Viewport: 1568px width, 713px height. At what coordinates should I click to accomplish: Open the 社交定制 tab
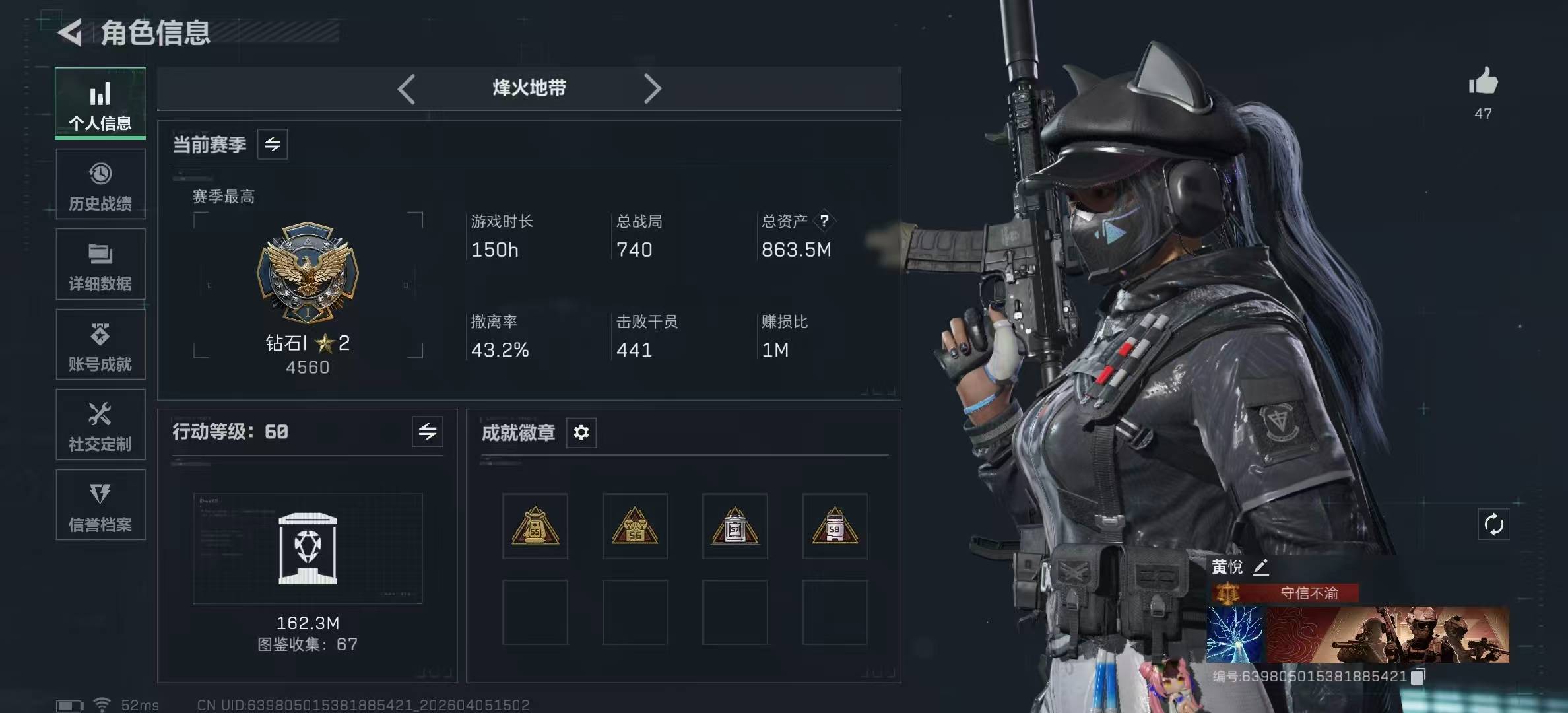click(100, 425)
